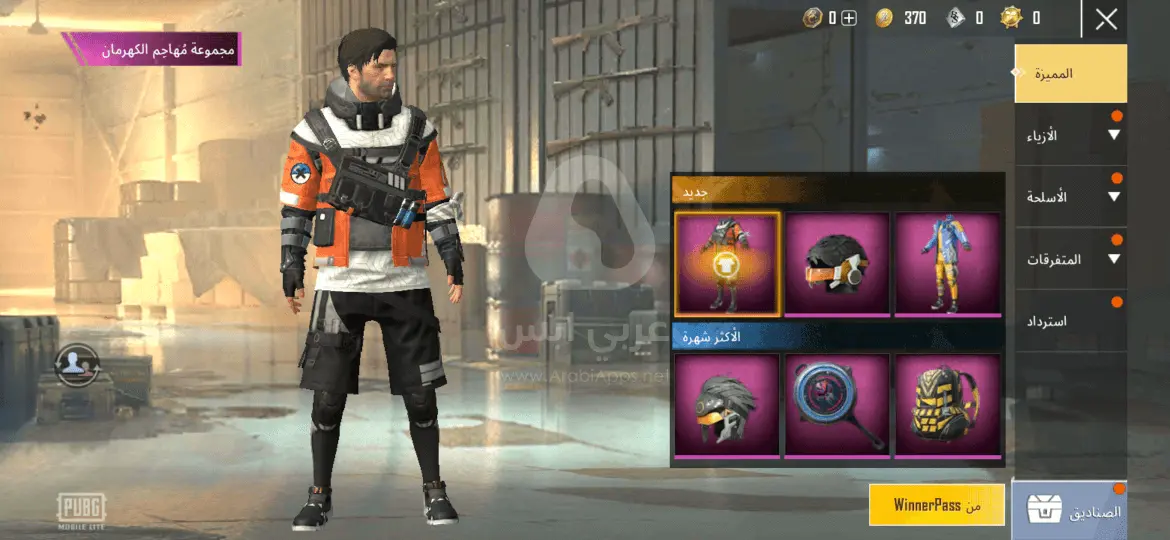This screenshot has height=540, width=1170.
Task: Expand the المتفرقات miscellaneous category
Action: point(1070,259)
